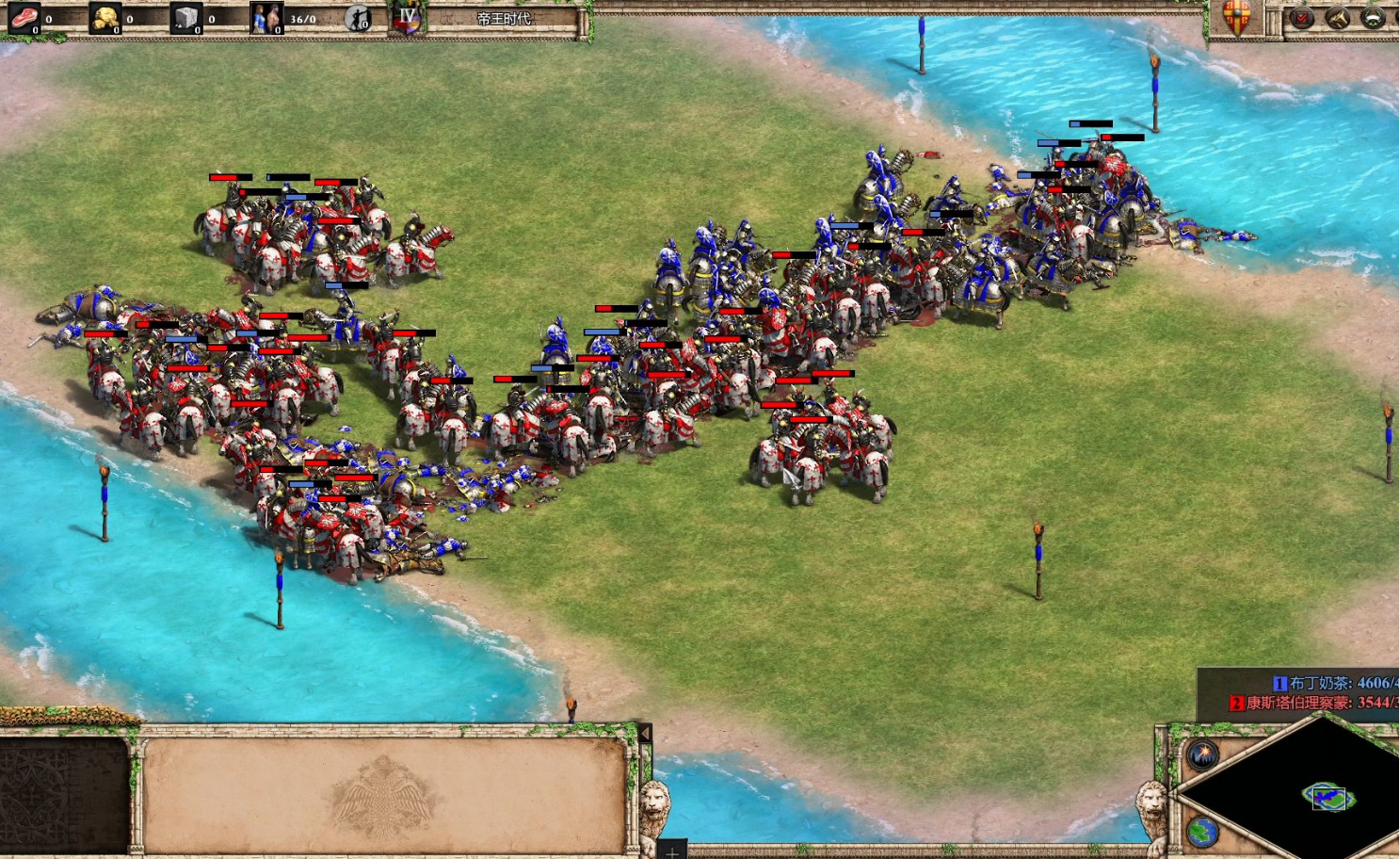Image resolution: width=1400 pixels, height=859 pixels.
Task: Click the gold resource icon
Action: [x=105, y=17]
